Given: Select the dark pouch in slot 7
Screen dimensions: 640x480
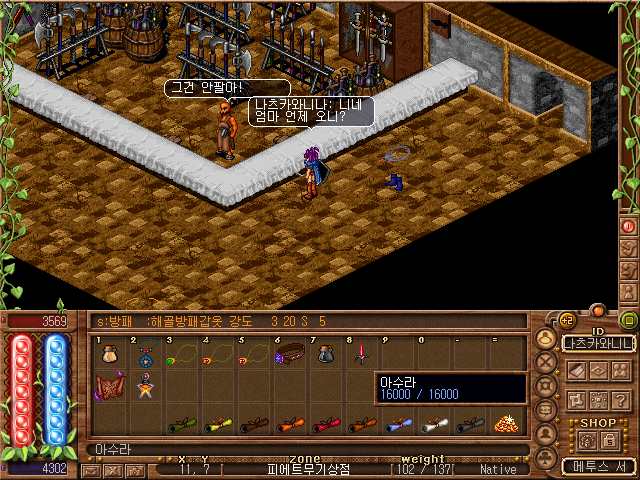Looking at the screenshot, I should [324, 354].
